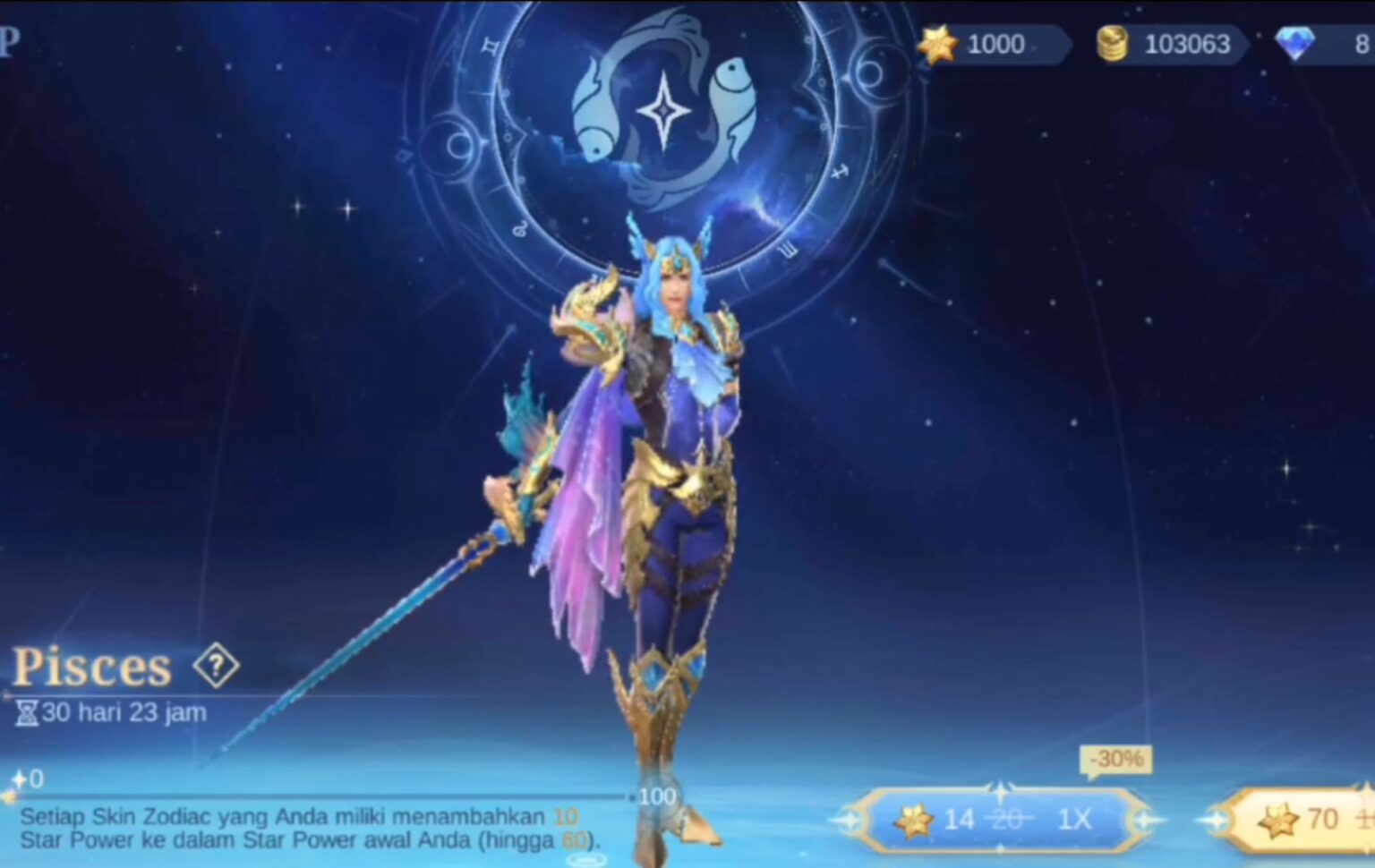The height and width of the screenshot is (868, 1375).
Task: Click the star icon inside the 1X draw button
Action: 913,821
